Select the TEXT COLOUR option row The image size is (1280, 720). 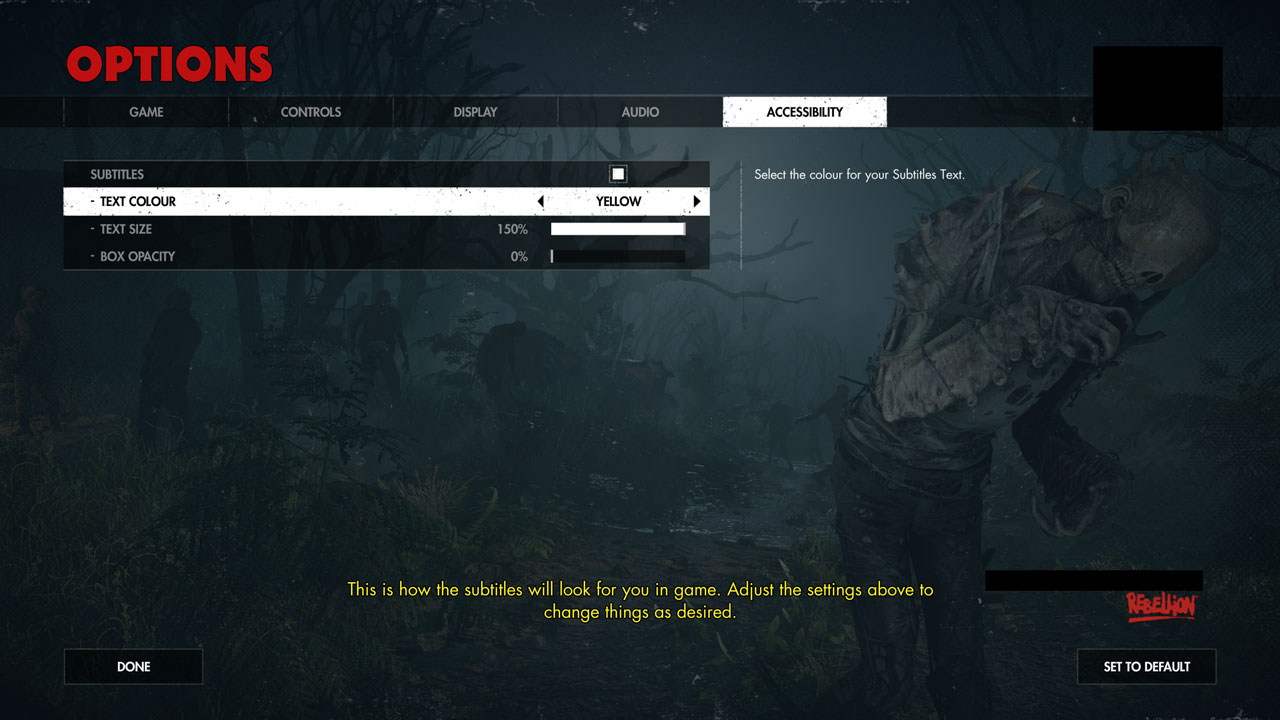300,201
